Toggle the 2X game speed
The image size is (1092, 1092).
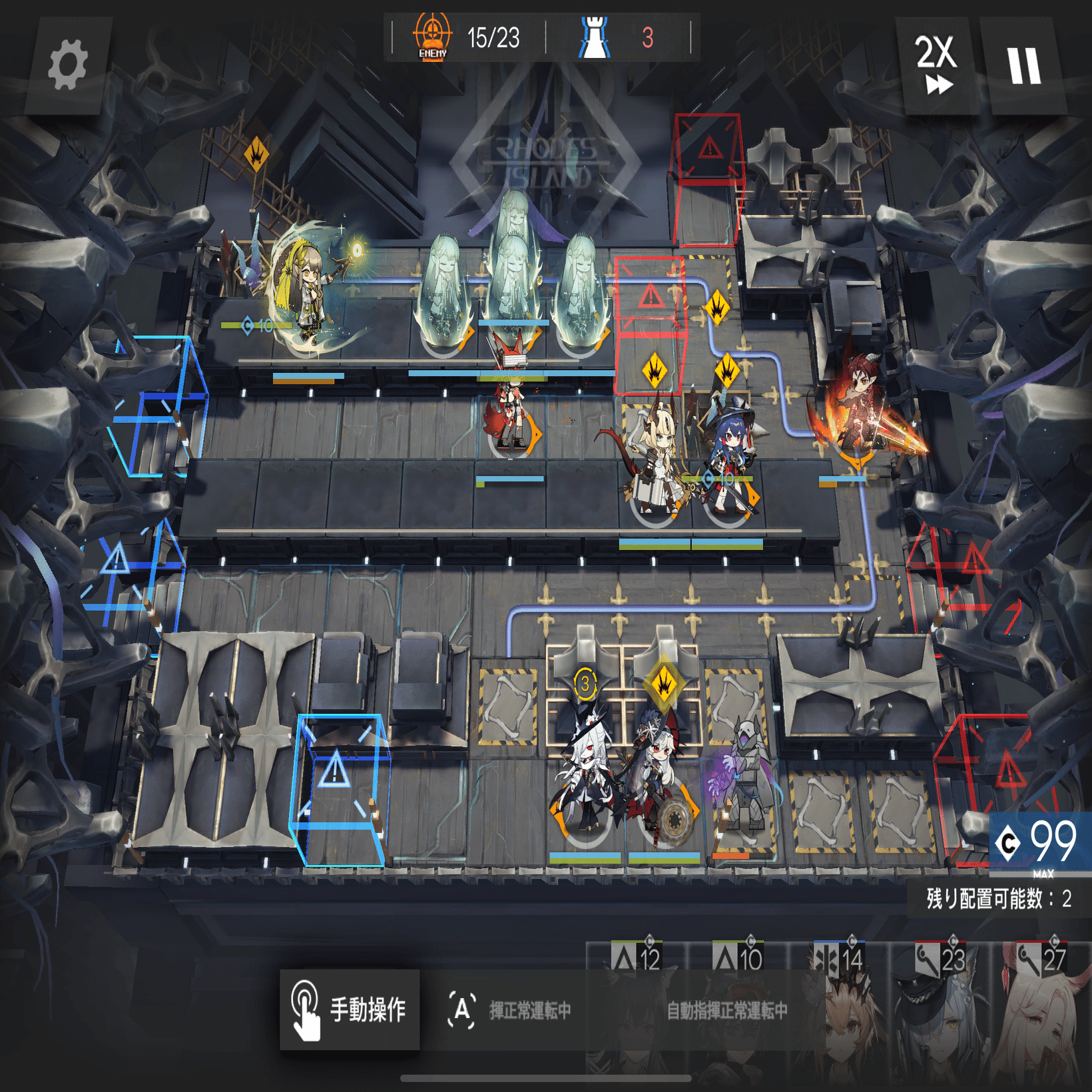click(936, 65)
